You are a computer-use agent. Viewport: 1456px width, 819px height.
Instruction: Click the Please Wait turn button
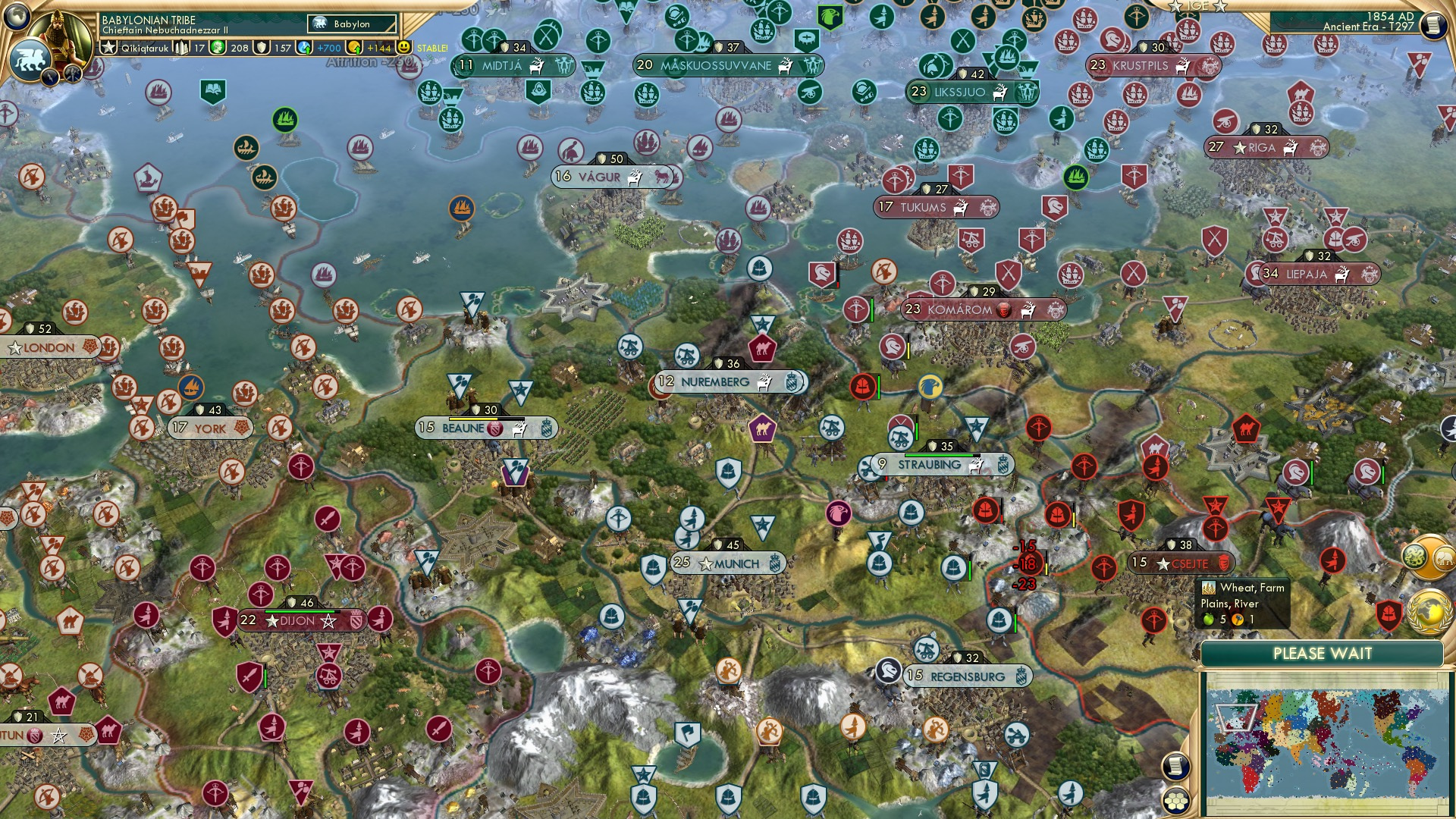pyautogui.click(x=1322, y=654)
